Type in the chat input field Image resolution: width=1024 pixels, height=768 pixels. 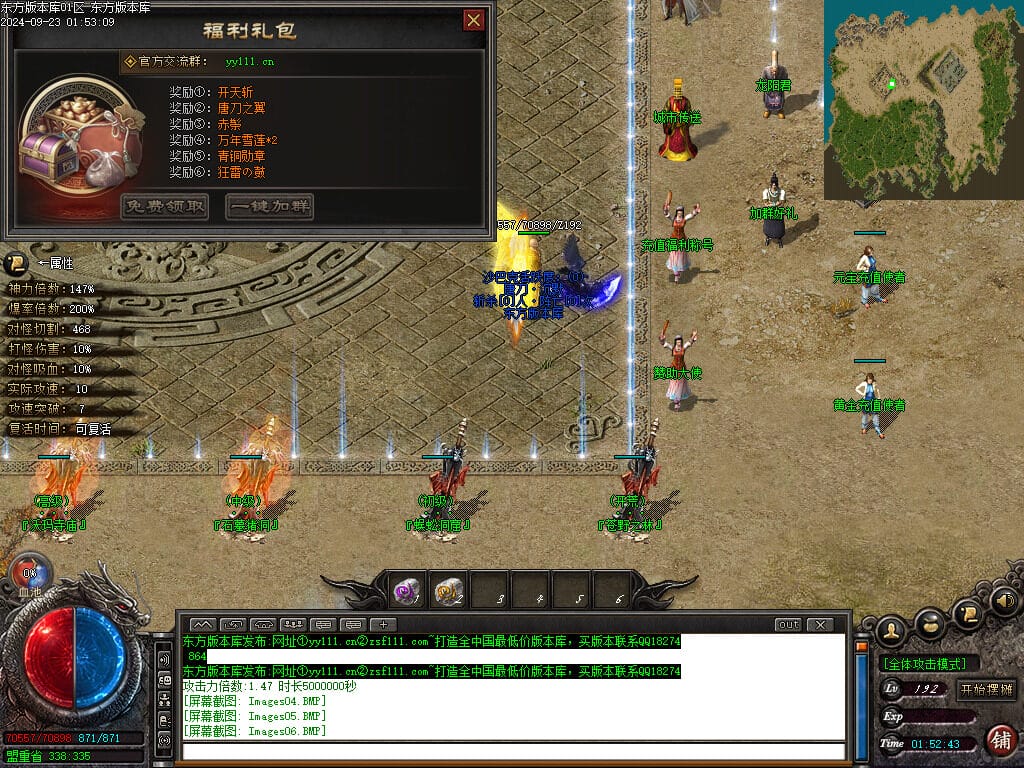514,750
